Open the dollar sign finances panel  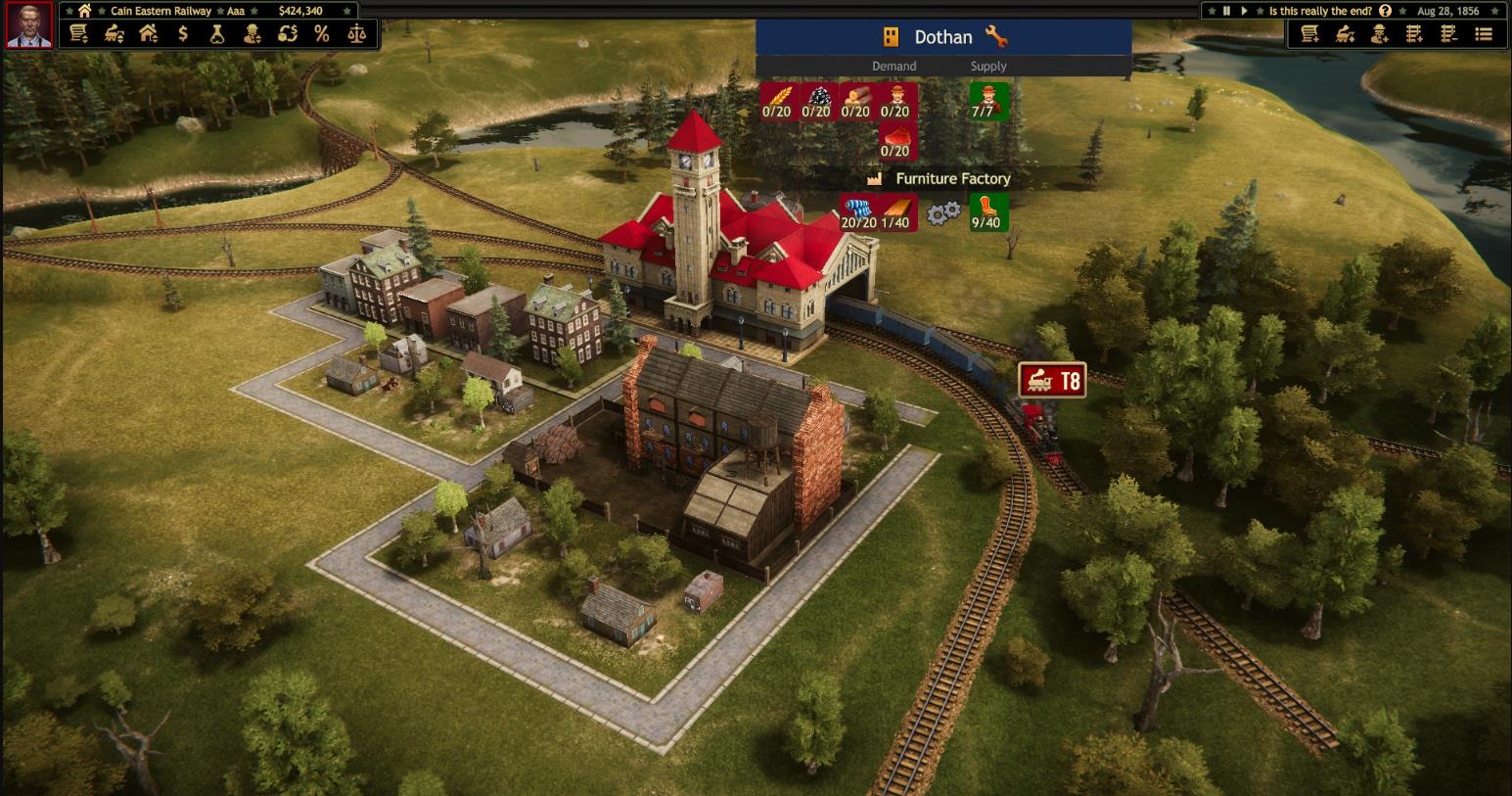pos(183,33)
